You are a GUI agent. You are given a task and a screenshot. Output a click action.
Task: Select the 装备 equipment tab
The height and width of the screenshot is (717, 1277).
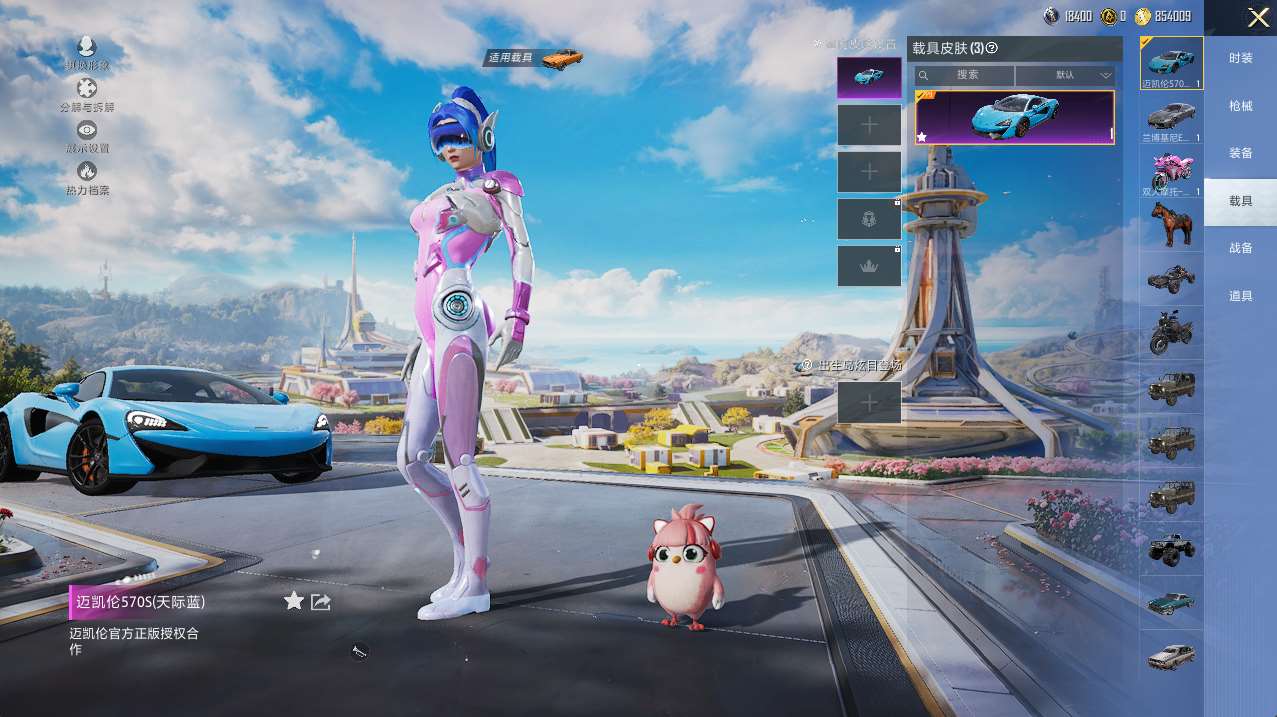[x=1240, y=153]
